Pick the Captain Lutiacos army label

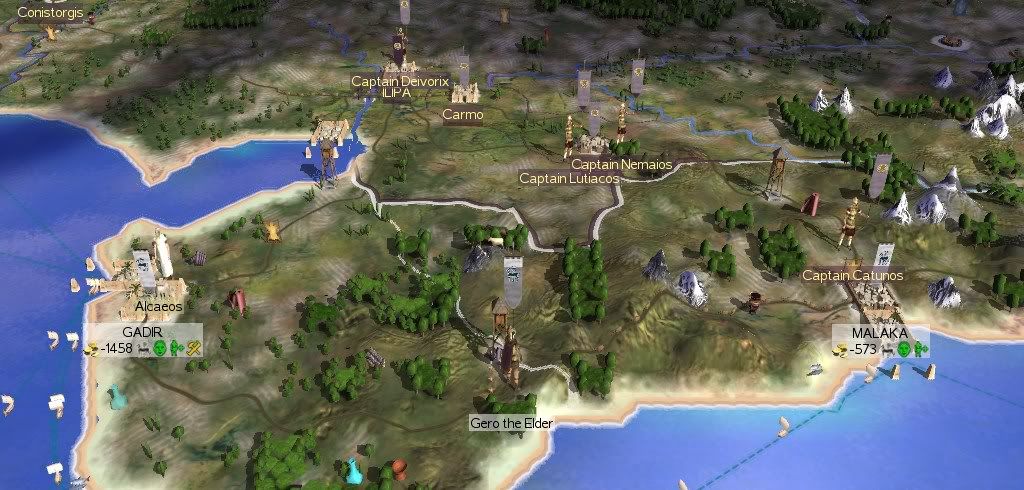[x=569, y=178]
